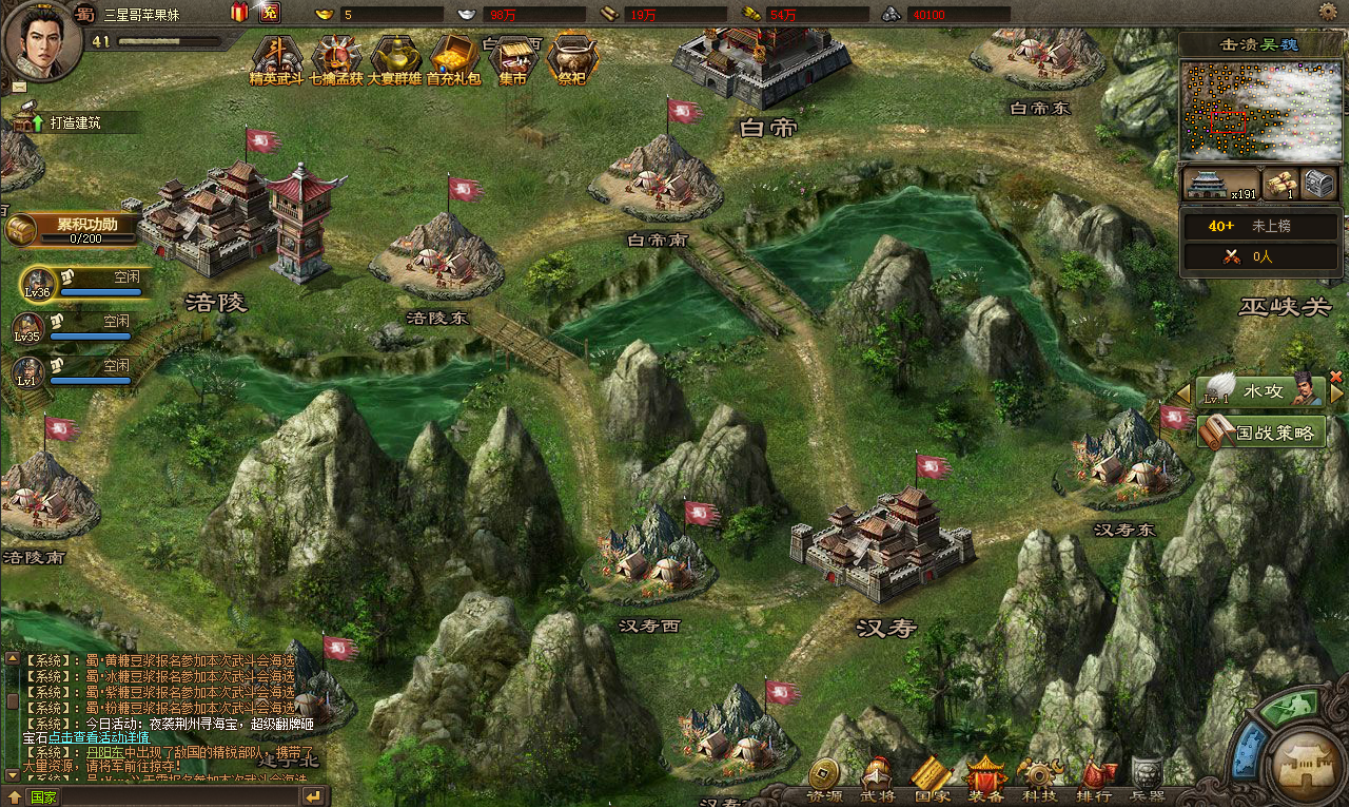Open the 祭祀 cauldron icon

(571, 58)
